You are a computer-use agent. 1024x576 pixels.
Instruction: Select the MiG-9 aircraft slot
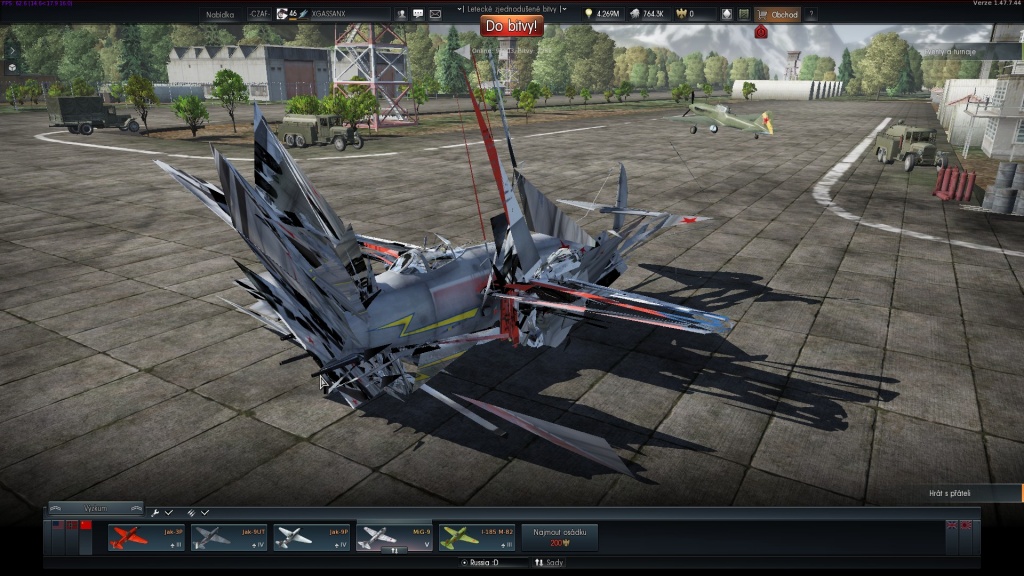pyautogui.click(x=394, y=537)
